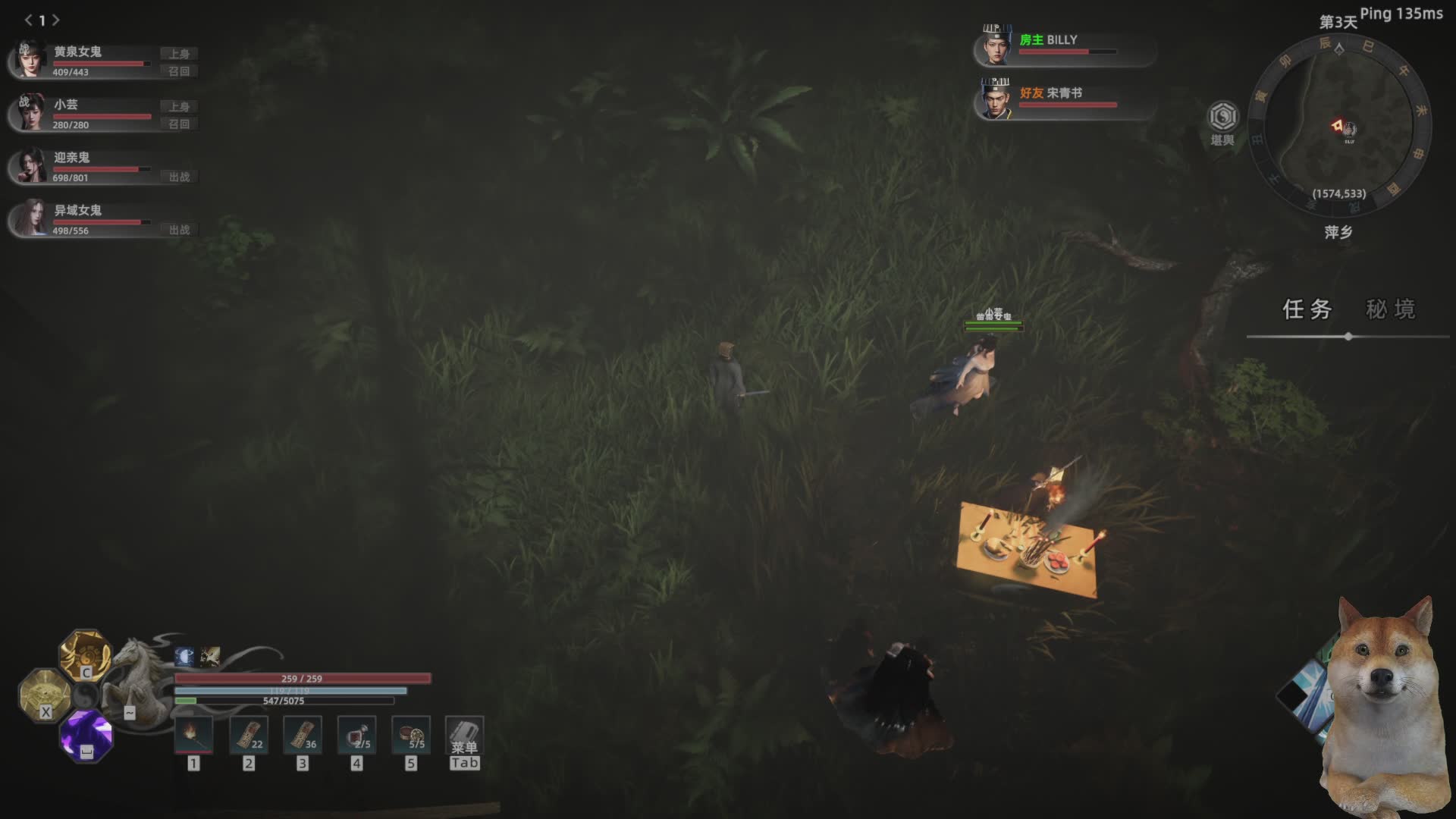The image size is (1456, 819).
Task: Go to the previous ghost roster page
Action: click(x=28, y=20)
